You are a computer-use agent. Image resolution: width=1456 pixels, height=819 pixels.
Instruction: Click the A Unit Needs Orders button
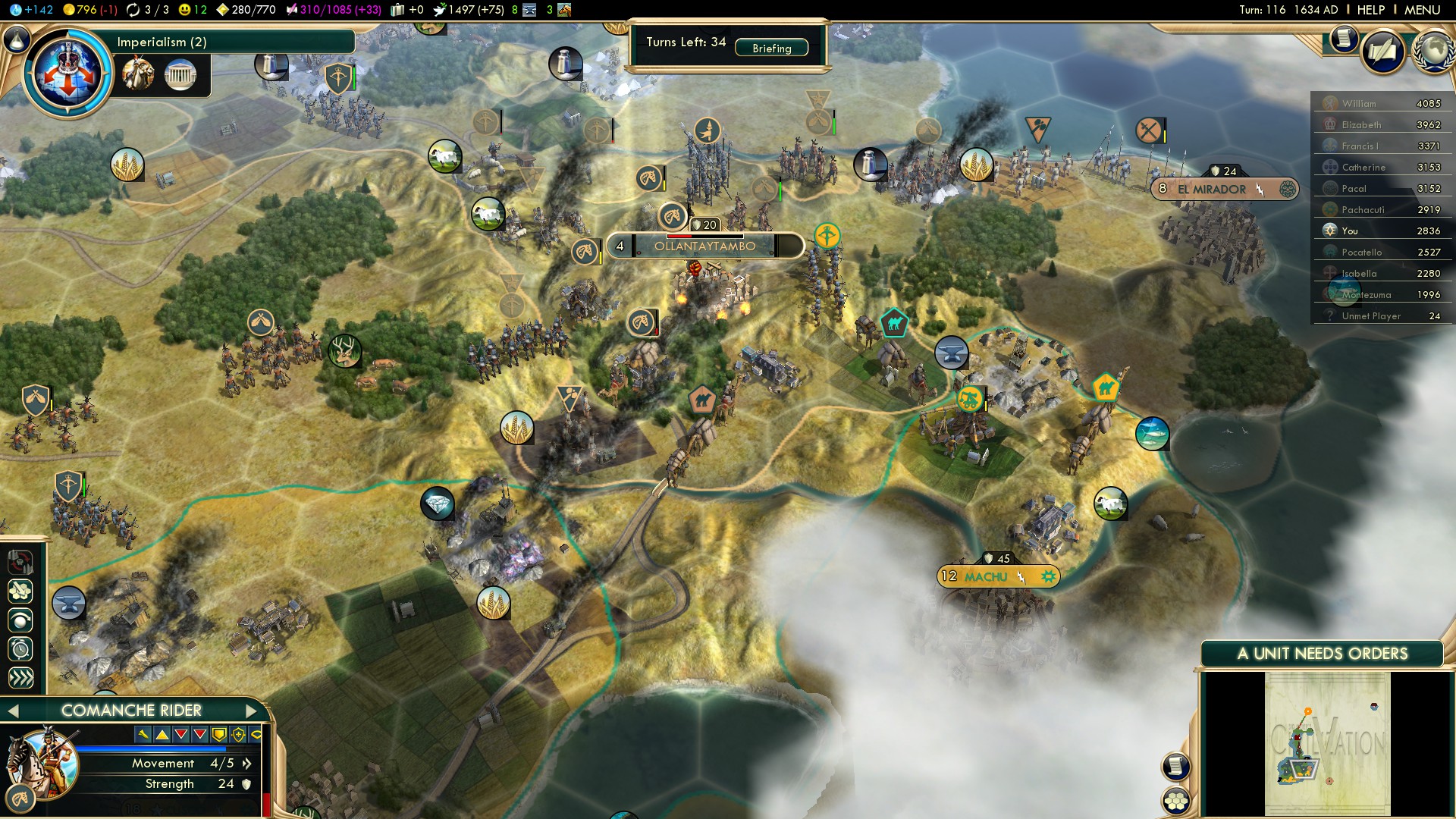click(x=1322, y=654)
